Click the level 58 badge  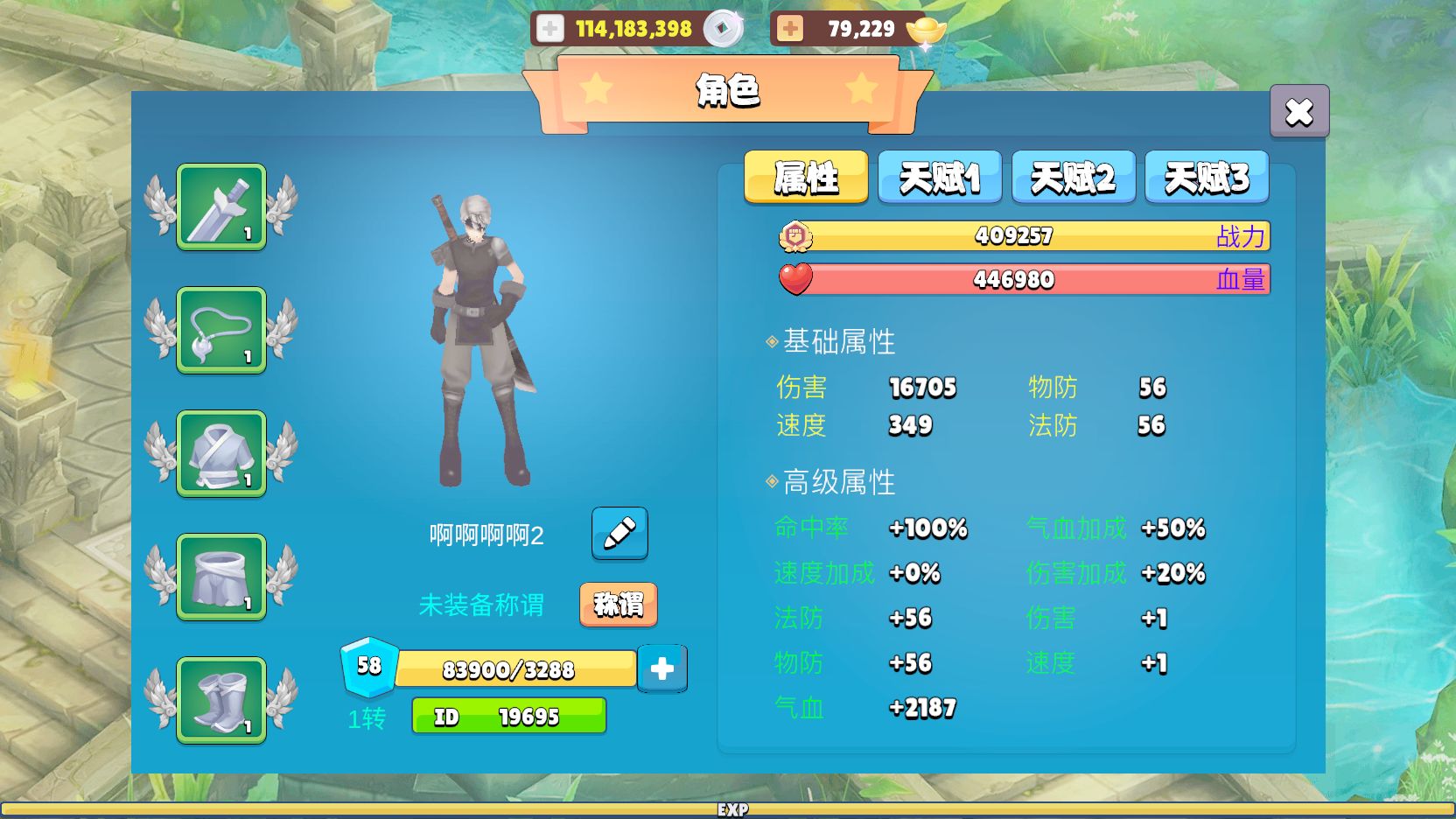pyautogui.click(x=367, y=667)
